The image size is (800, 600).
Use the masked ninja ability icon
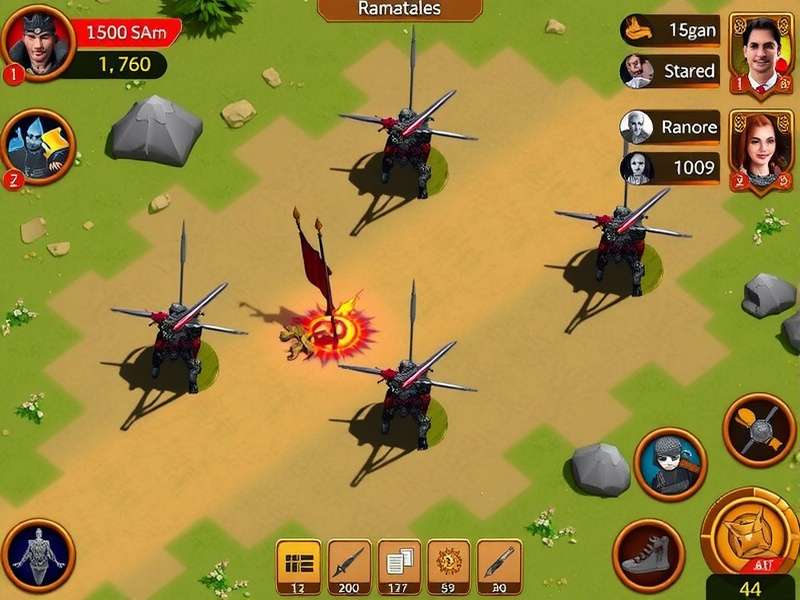coord(670,464)
